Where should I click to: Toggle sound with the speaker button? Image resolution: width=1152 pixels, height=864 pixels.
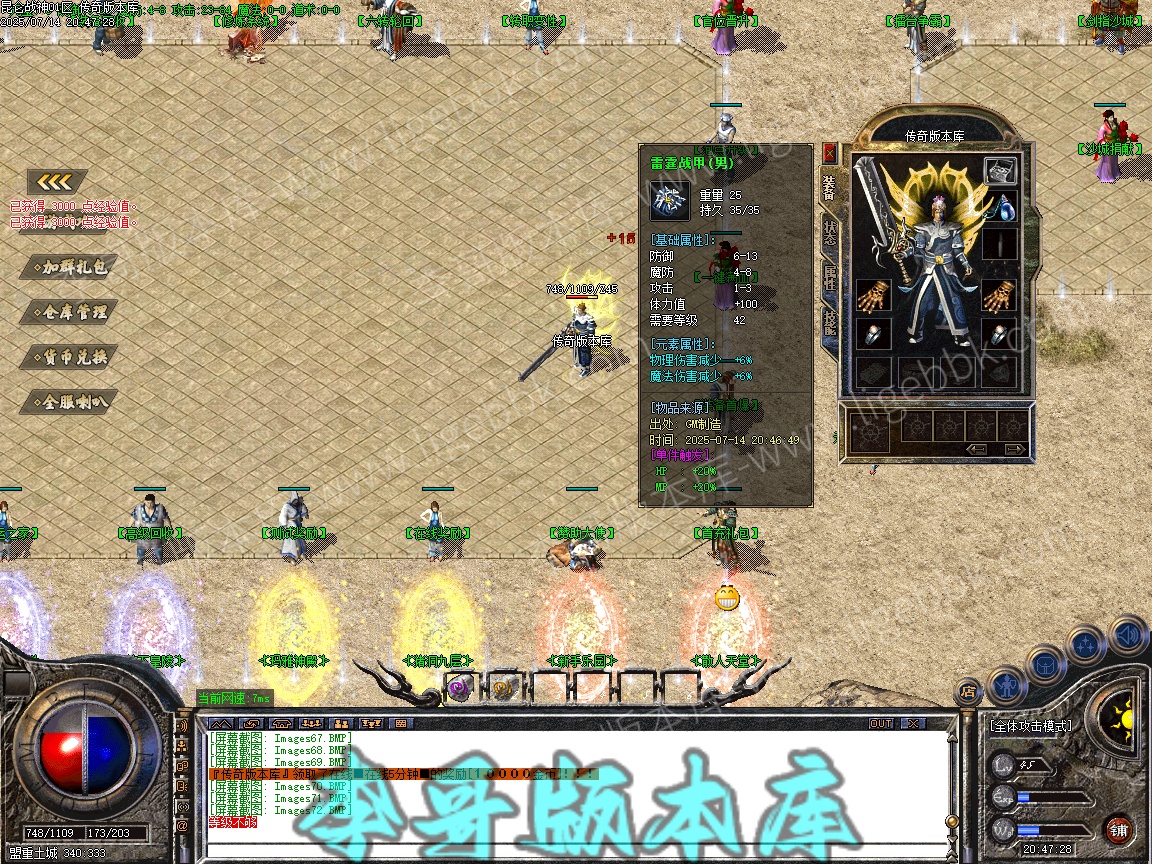click(1126, 635)
